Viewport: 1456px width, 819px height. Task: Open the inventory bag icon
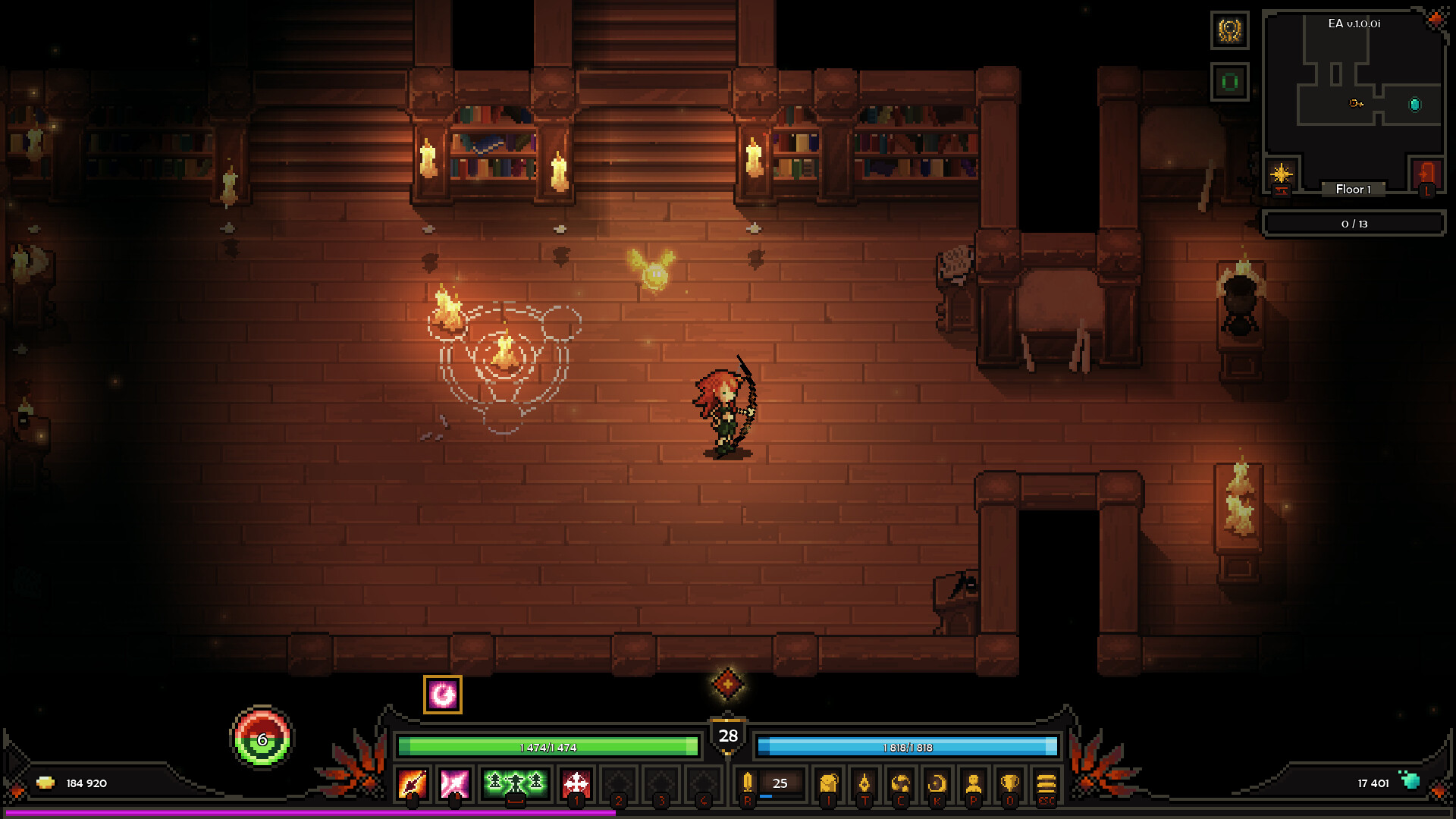point(829,783)
